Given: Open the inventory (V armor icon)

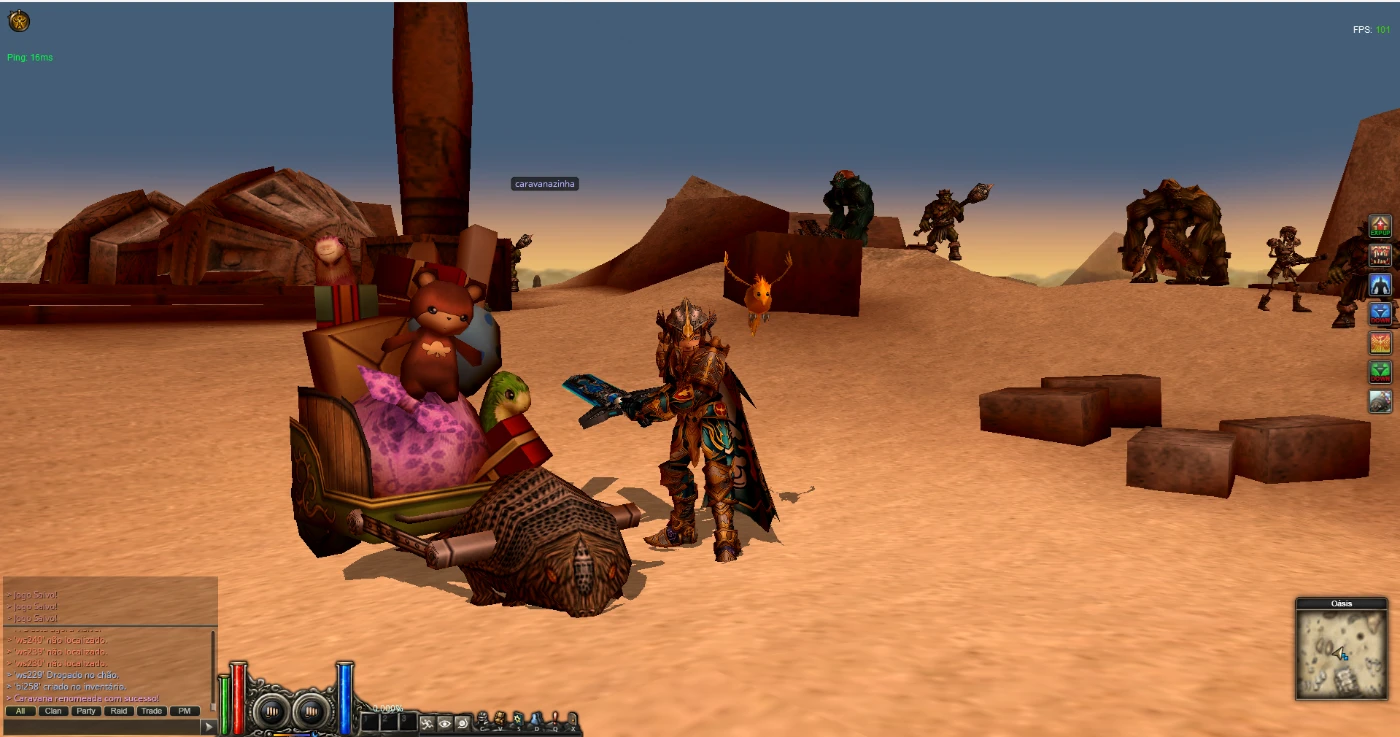Looking at the screenshot, I should click(x=500, y=720).
